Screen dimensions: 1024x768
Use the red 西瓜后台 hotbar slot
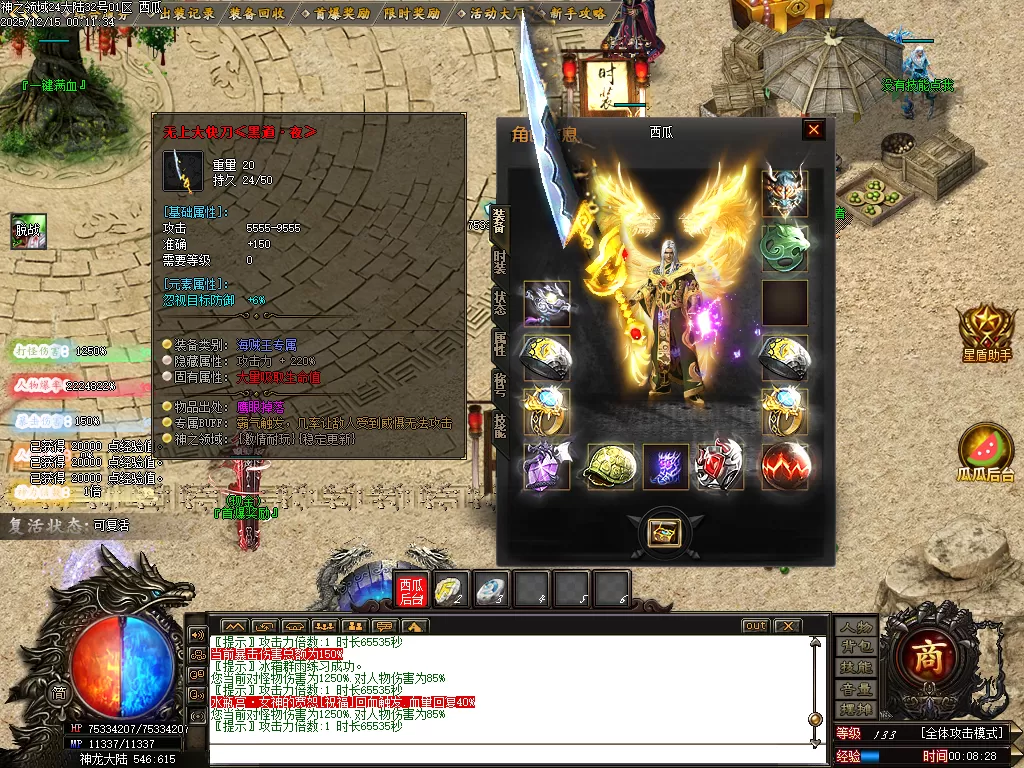pyautogui.click(x=411, y=590)
